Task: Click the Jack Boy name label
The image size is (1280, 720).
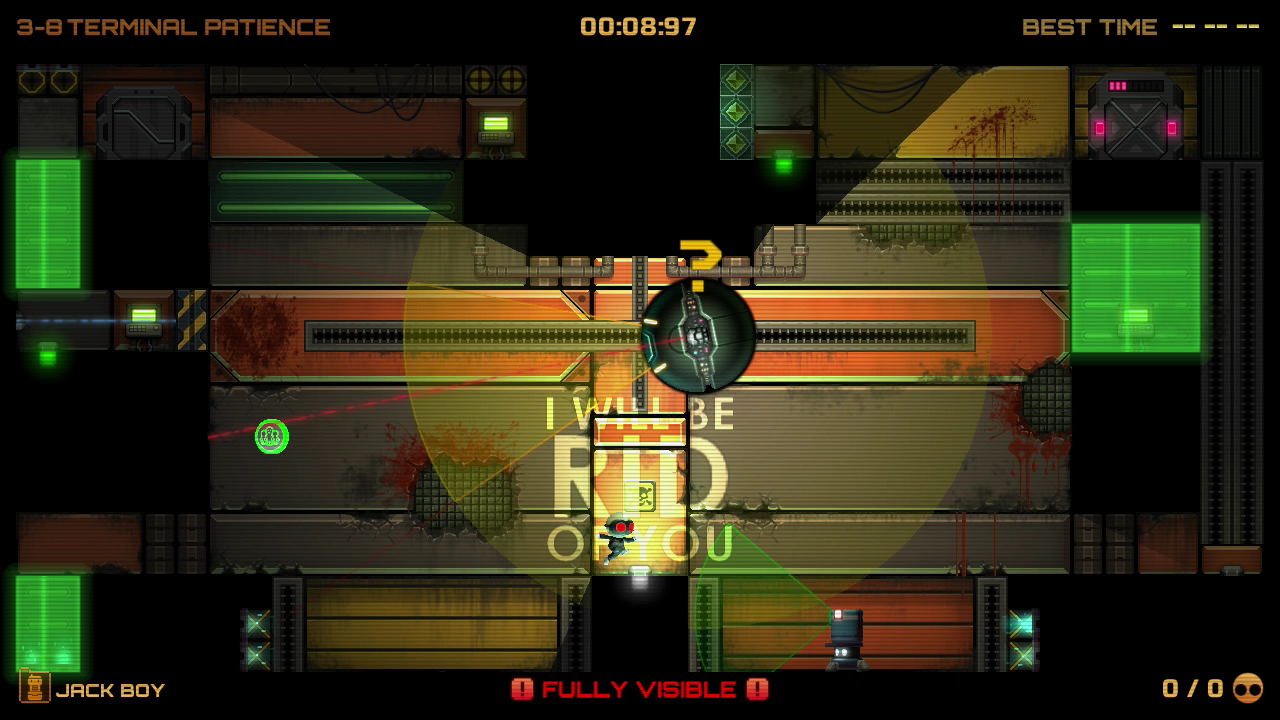Action: click(110, 690)
